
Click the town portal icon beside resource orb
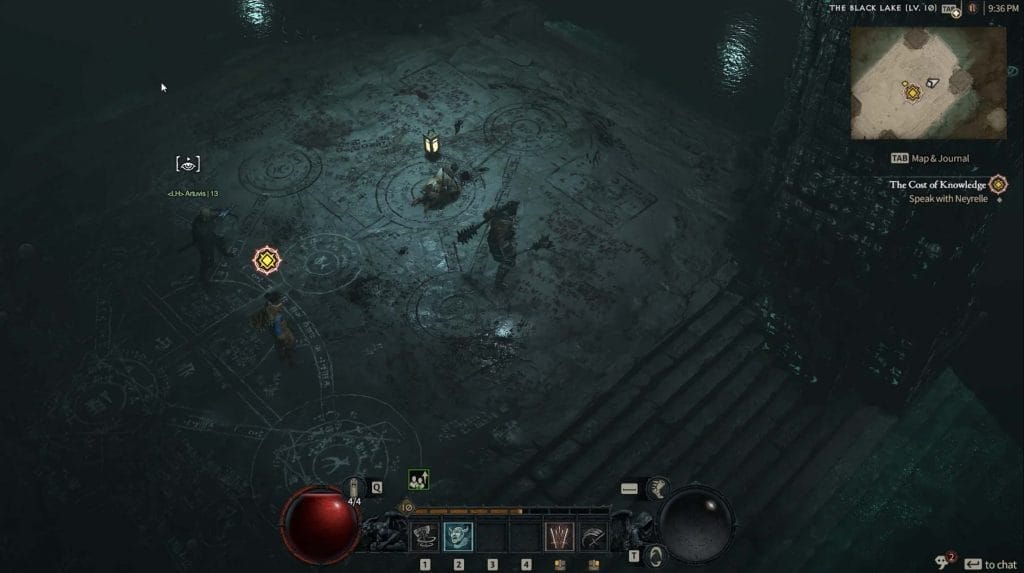[x=654, y=555]
